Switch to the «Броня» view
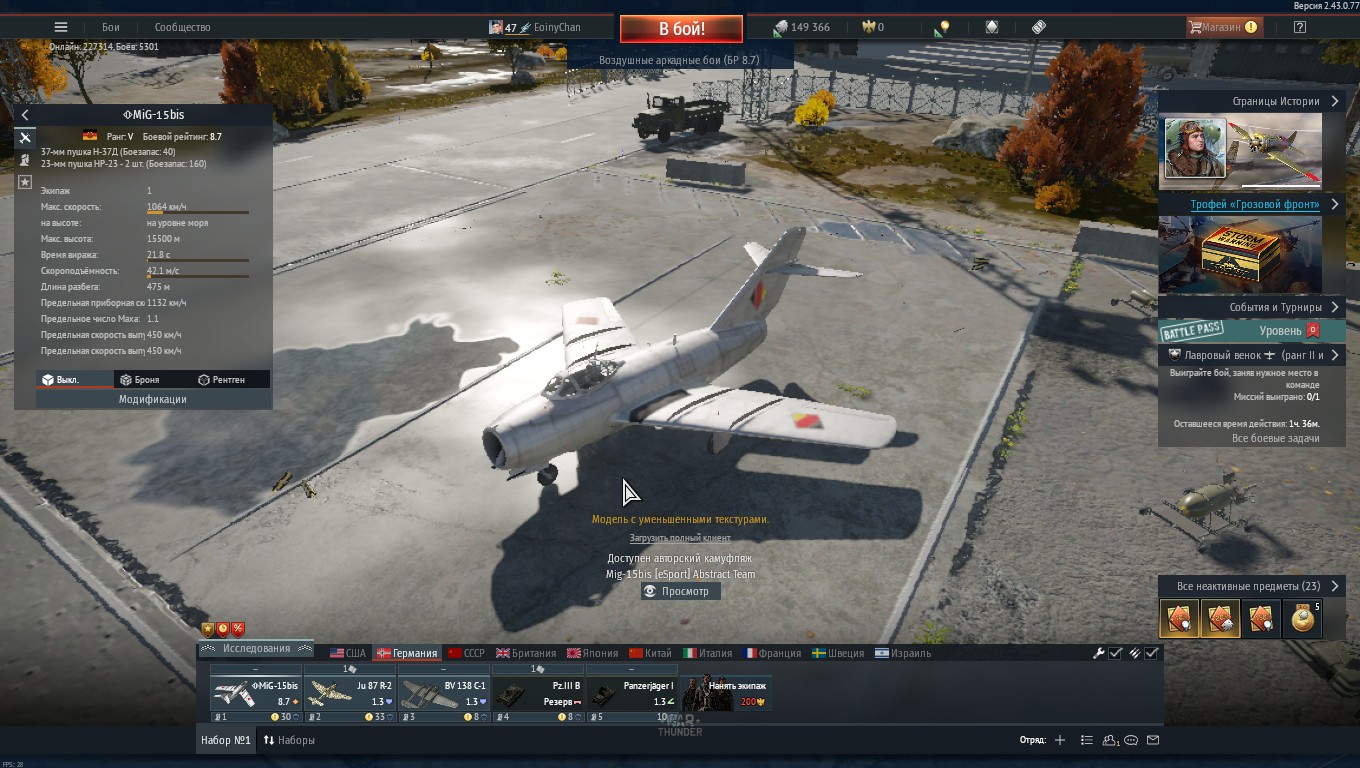Viewport: 1360px width, 768px height. [x=139, y=380]
